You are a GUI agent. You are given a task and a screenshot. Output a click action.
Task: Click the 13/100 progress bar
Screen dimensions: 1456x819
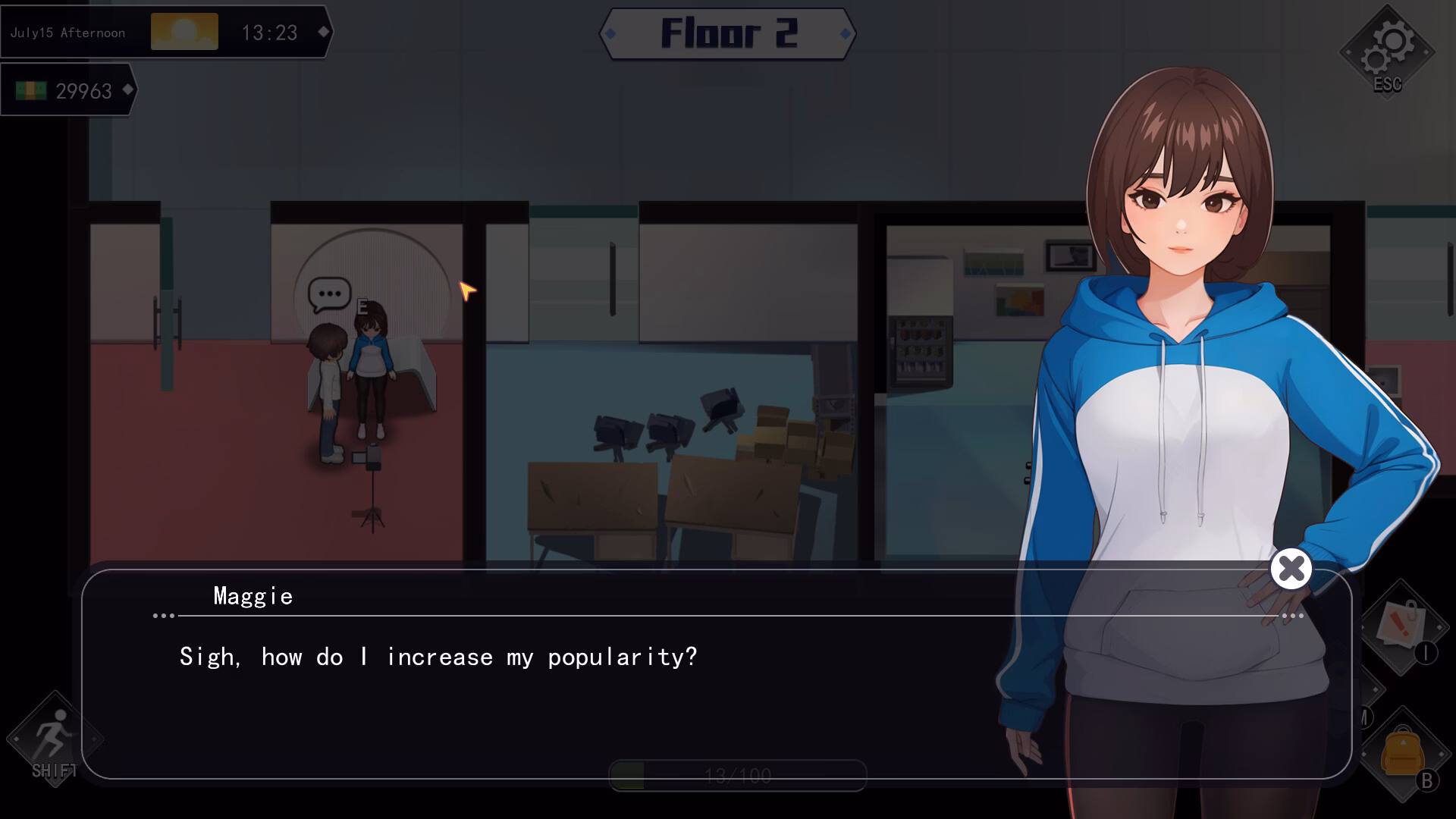(x=739, y=775)
